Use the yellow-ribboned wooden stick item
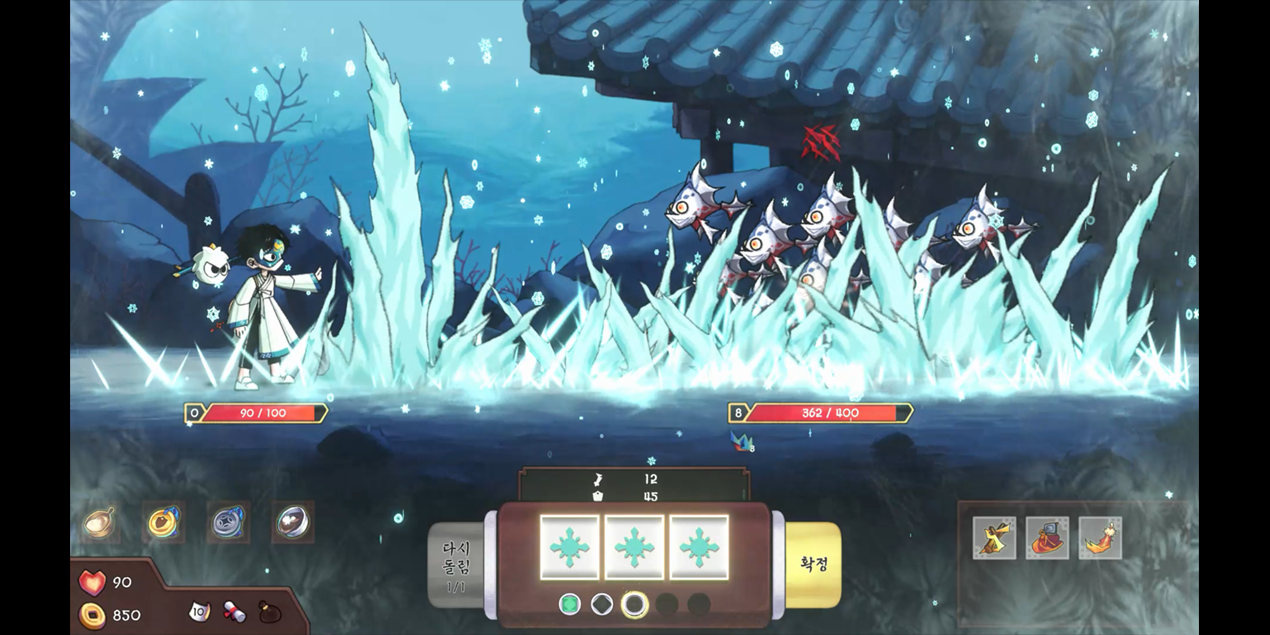The height and width of the screenshot is (635, 1270). click(x=994, y=538)
